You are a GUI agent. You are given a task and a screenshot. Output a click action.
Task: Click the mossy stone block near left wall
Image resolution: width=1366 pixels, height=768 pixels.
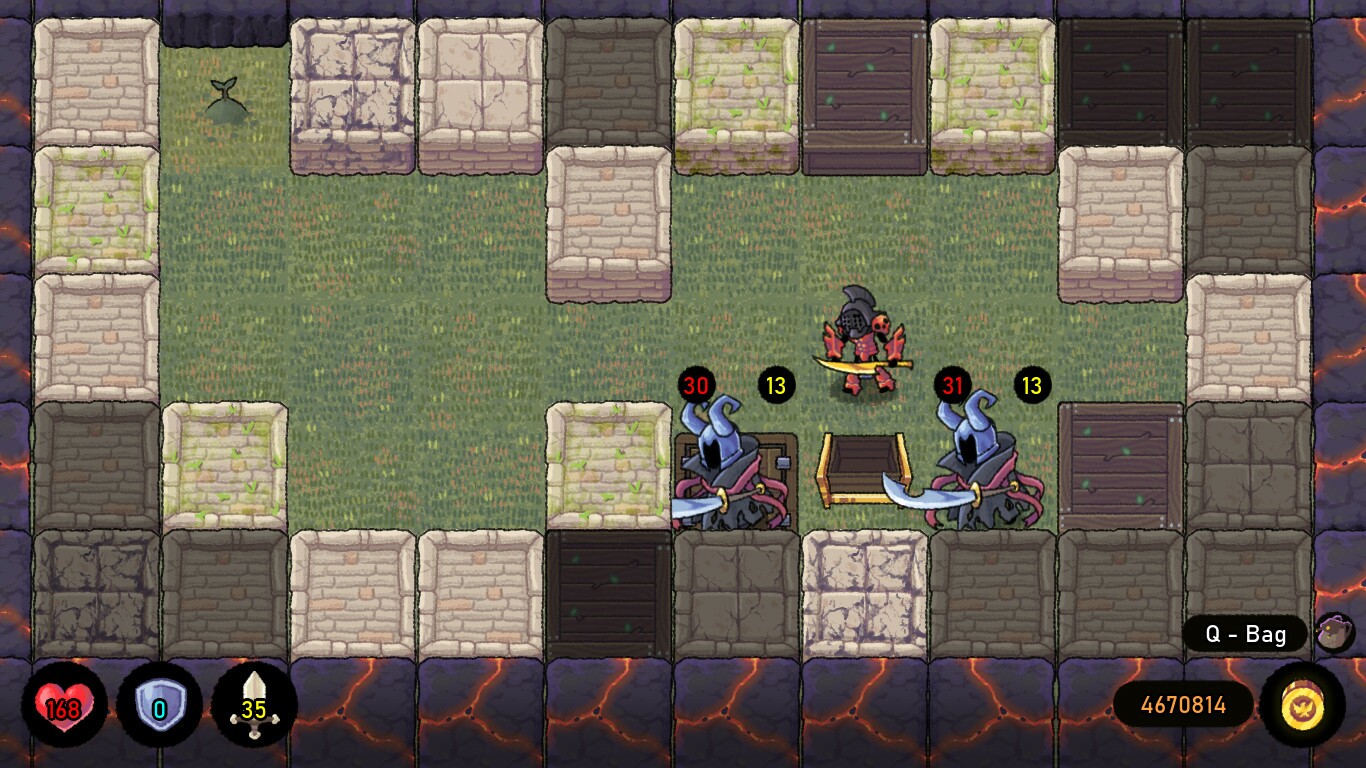tap(99, 210)
